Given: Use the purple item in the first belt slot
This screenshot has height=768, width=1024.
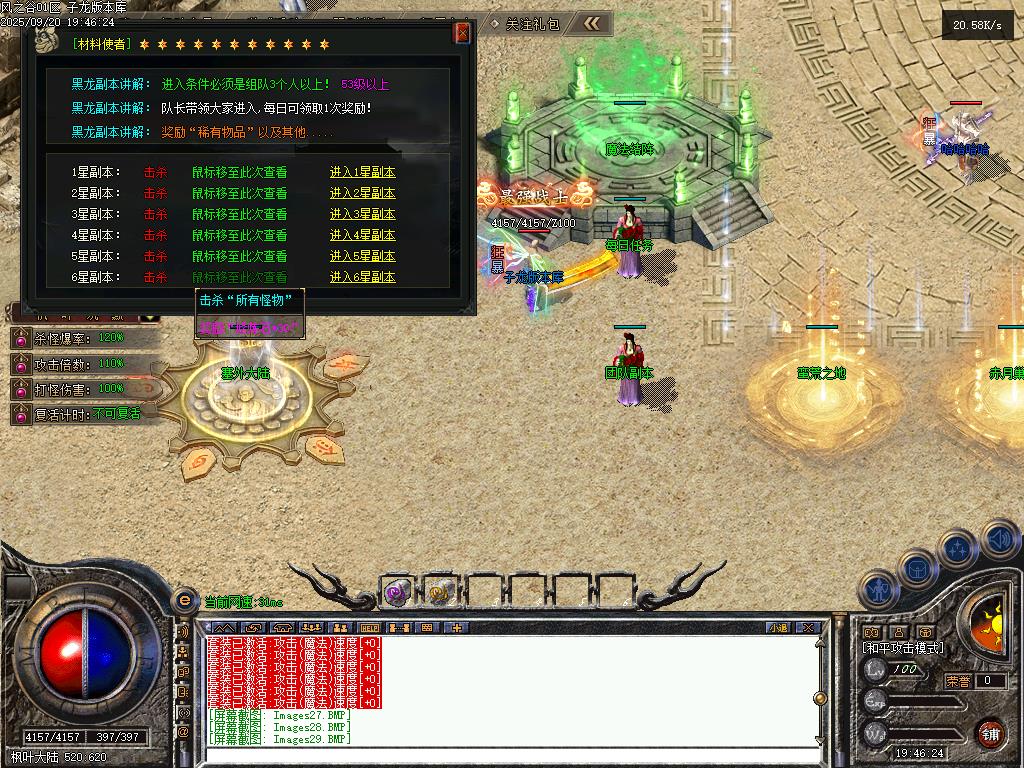Looking at the screenshot, I should (397, 593).
